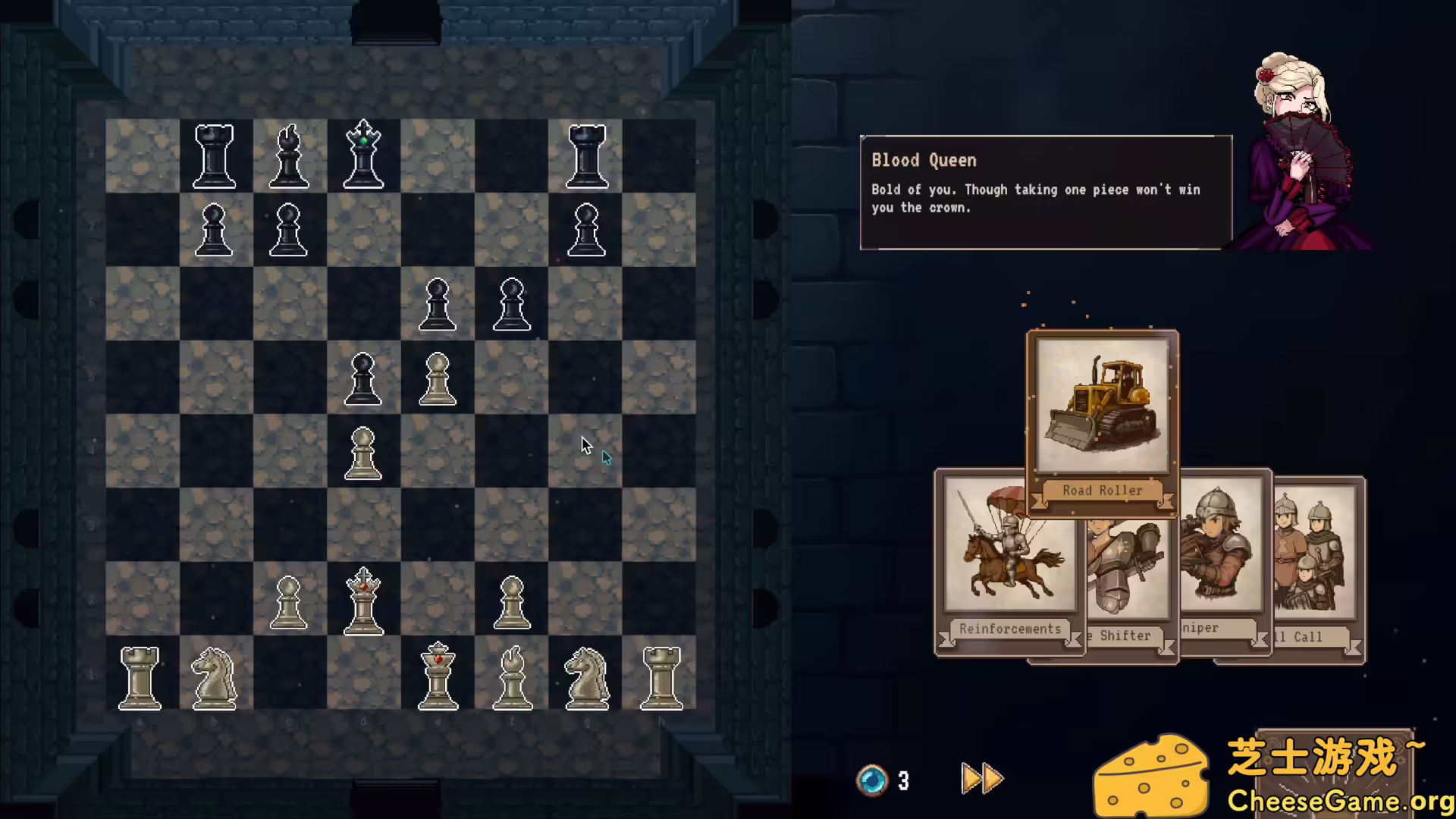Select the black rook on b8

(x=214, y=155)
